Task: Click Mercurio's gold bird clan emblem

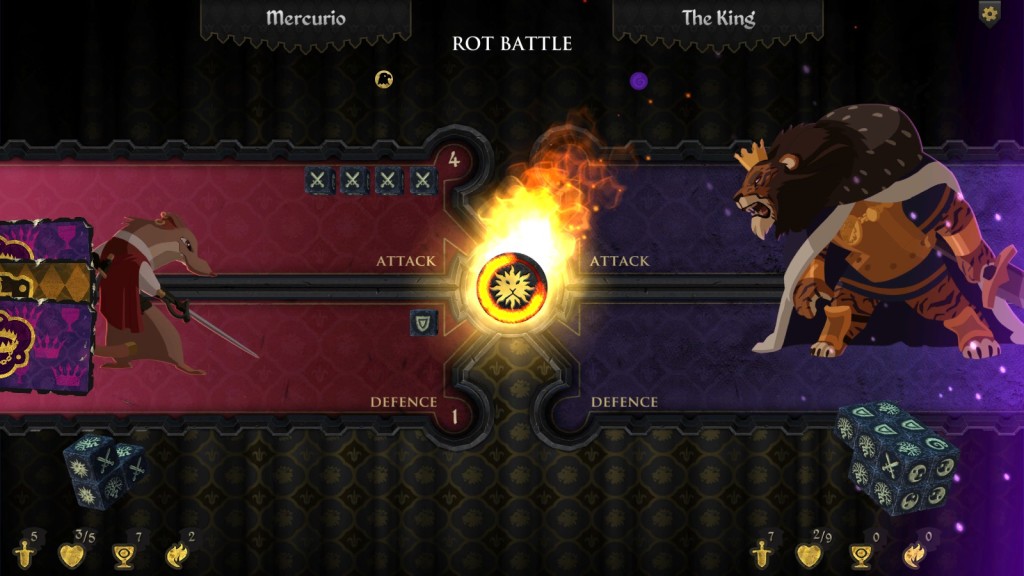Action: [x=383, y=79]
